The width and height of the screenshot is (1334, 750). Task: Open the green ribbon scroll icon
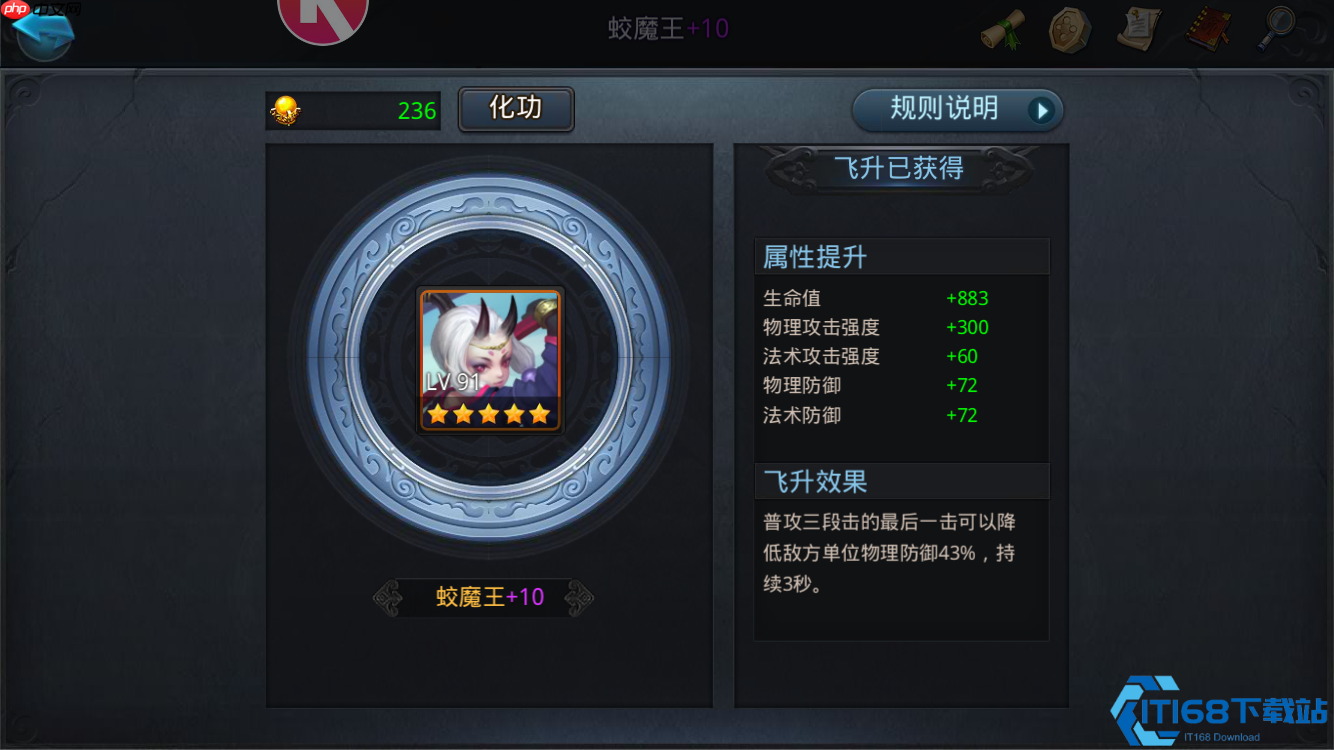(1003, 29)
